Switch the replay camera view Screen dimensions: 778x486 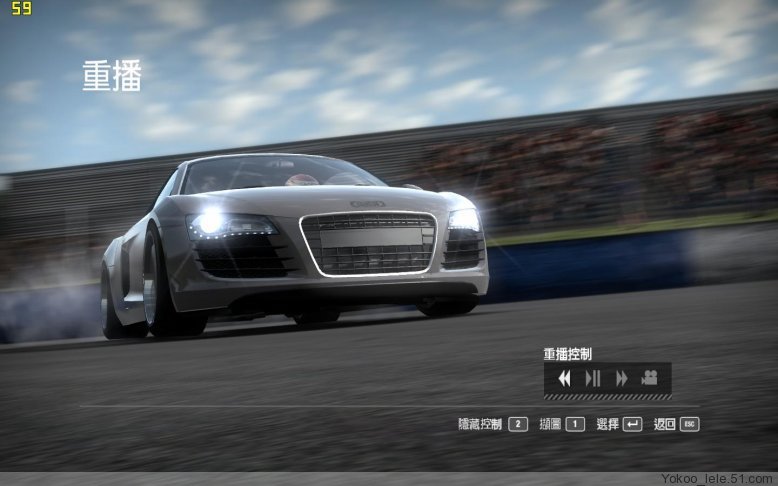point(650,378)
